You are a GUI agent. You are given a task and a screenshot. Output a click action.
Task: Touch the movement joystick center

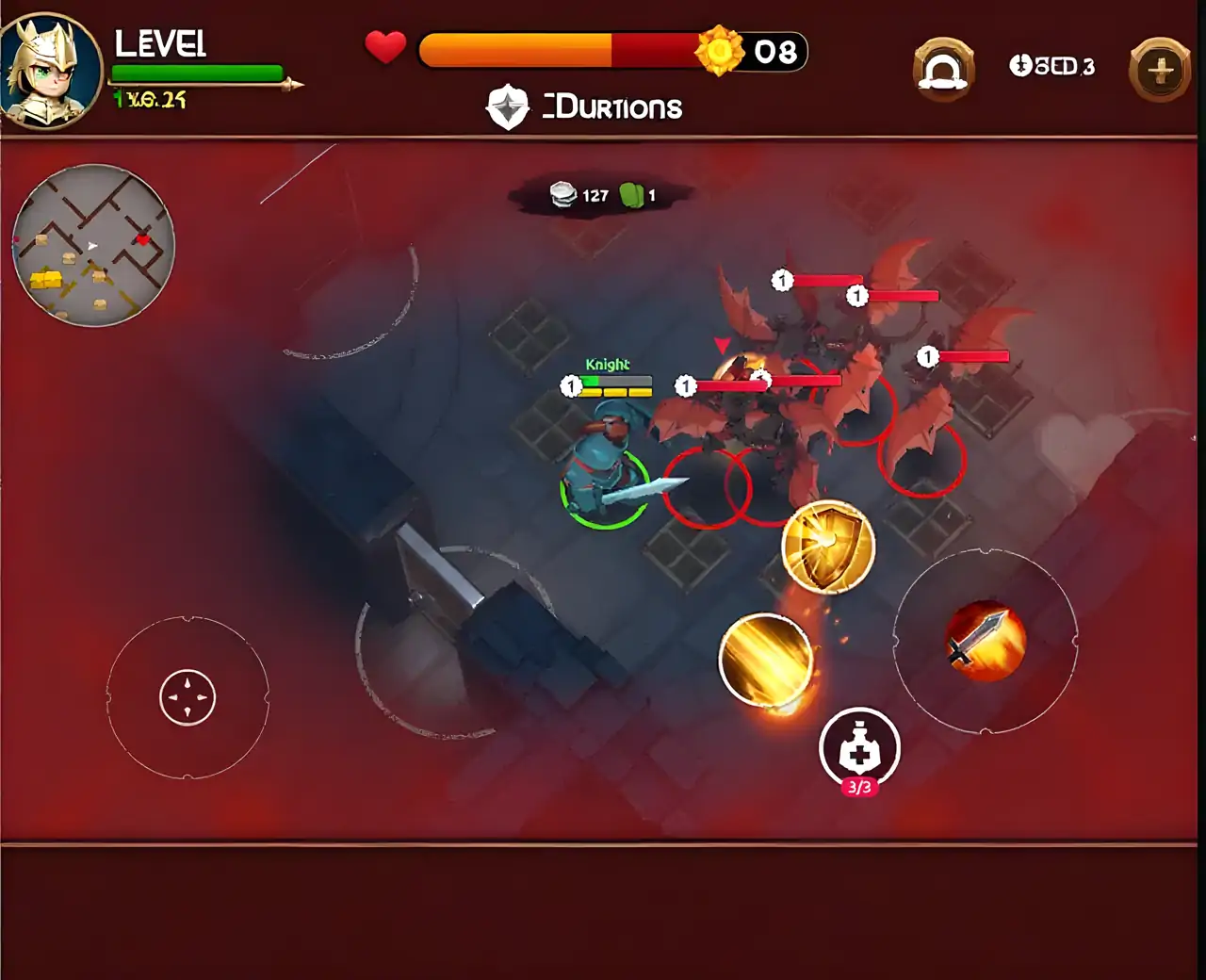click(187, 698)
